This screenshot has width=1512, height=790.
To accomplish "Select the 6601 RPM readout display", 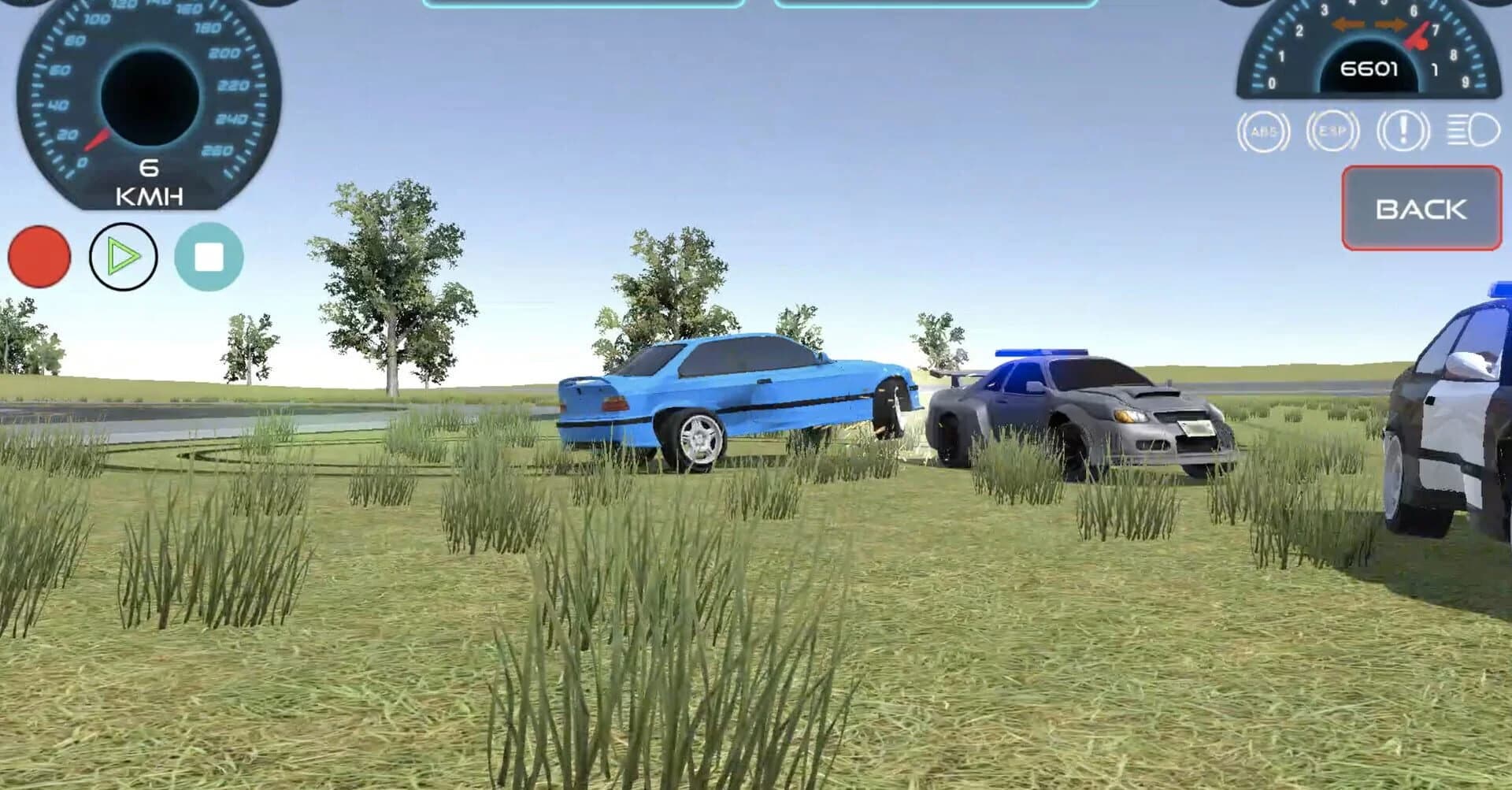I will tap(1369, 70).
